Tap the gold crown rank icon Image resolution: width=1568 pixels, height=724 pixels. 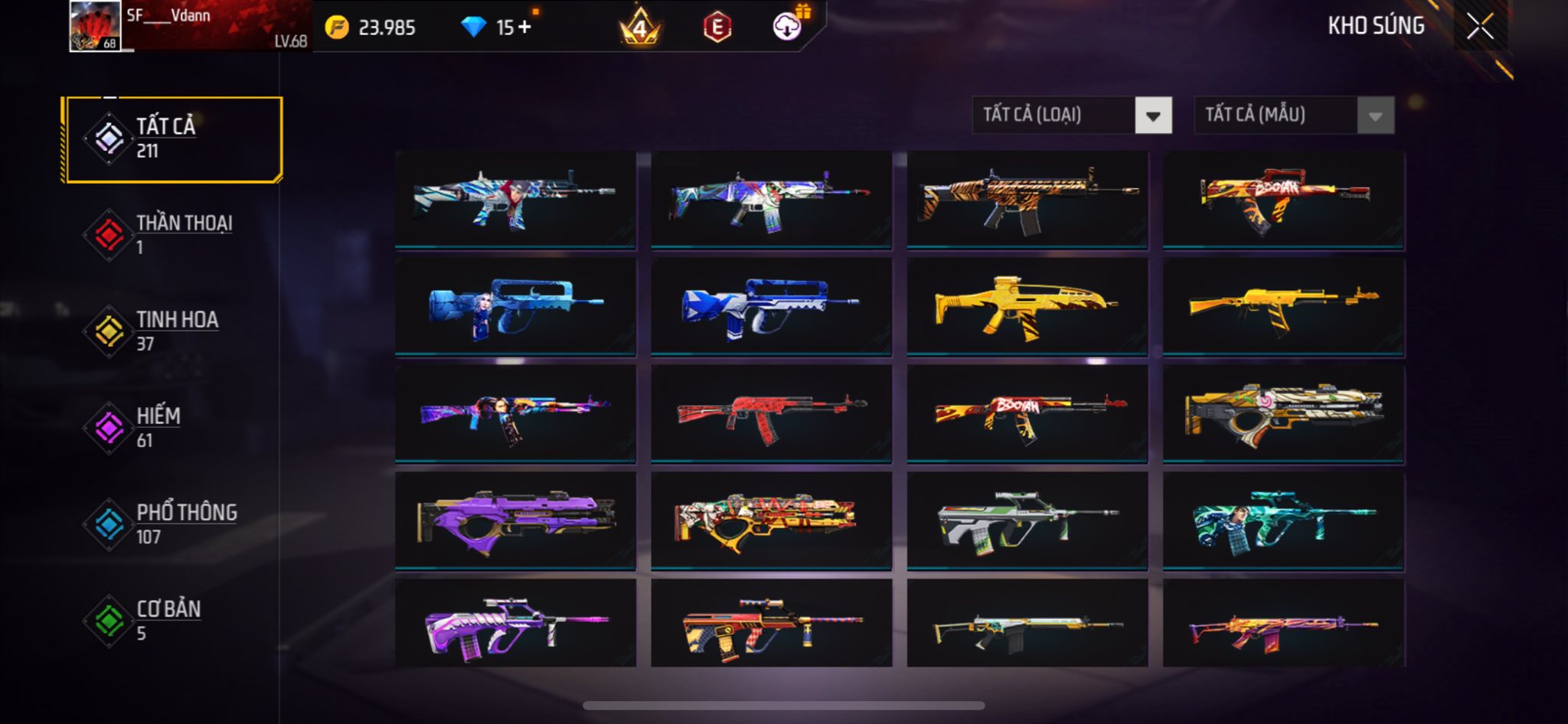pyautogui.click(x=639, y=28)
